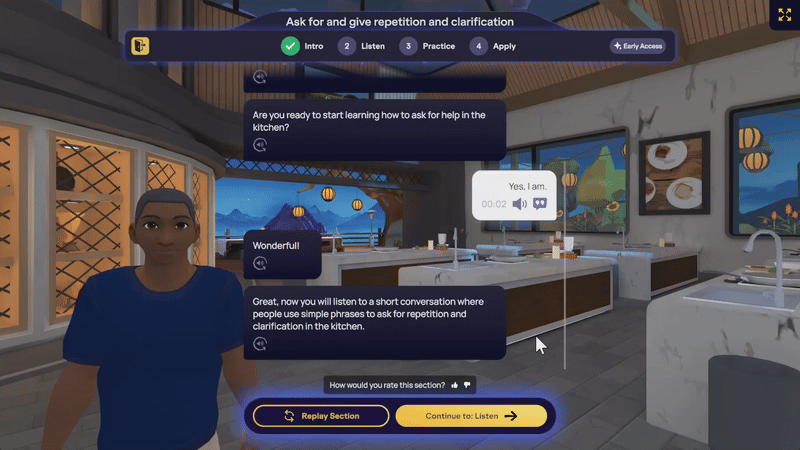Click the Replay Section button
The height and width of the screenshot is (450, 800).
click(x=320, y=416)
